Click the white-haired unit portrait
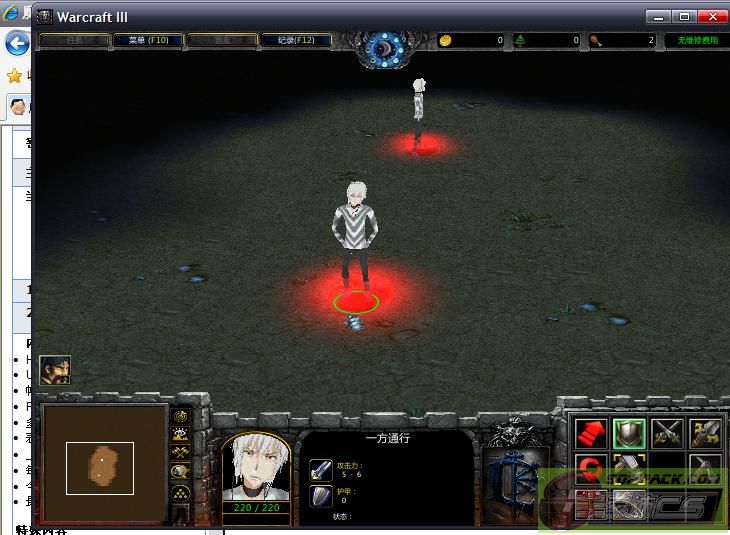 click(255, 468)
